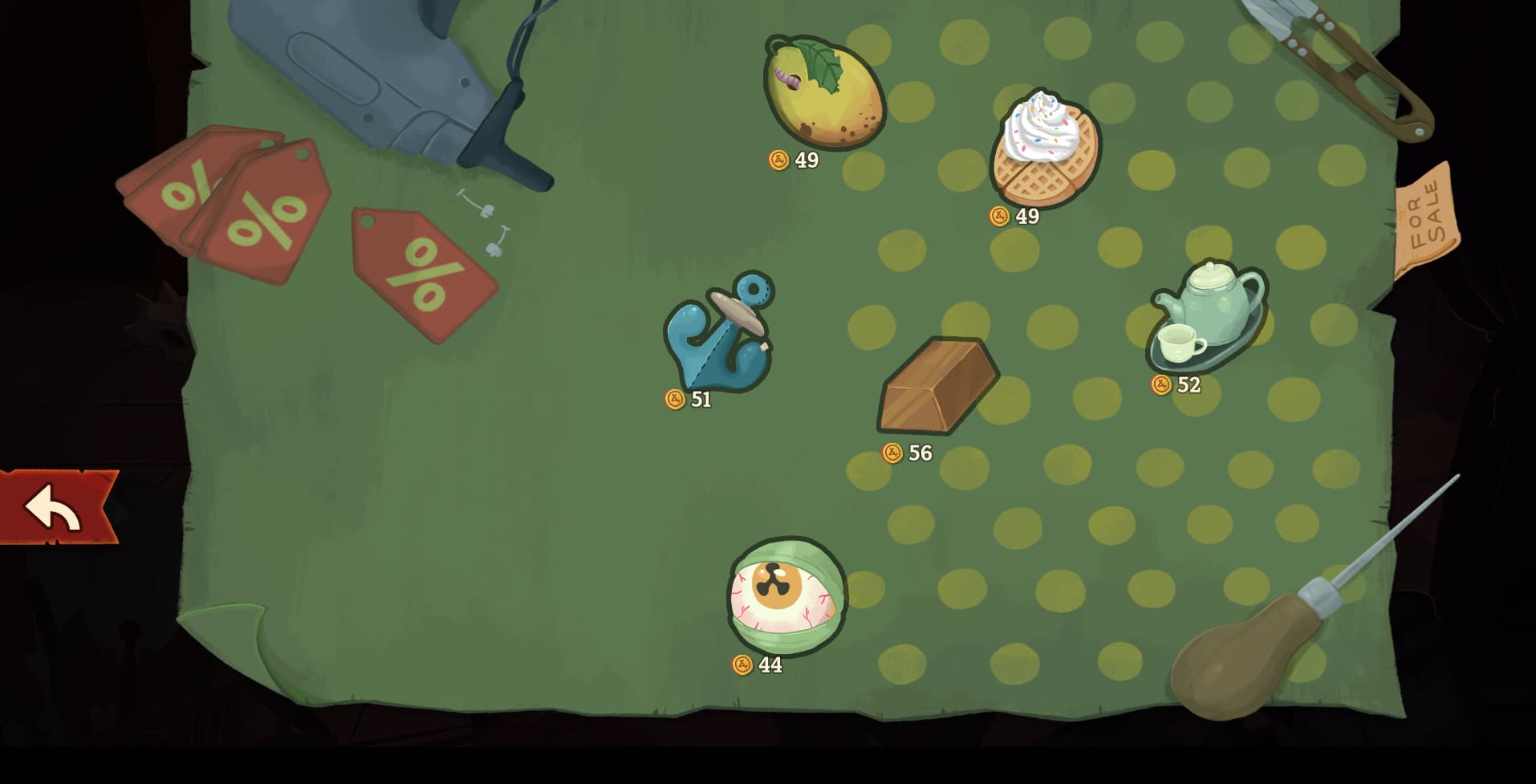Screen dimensions: 1536x784
Task: Choose the teapot and cup set
Action: tap(1208, 313)
